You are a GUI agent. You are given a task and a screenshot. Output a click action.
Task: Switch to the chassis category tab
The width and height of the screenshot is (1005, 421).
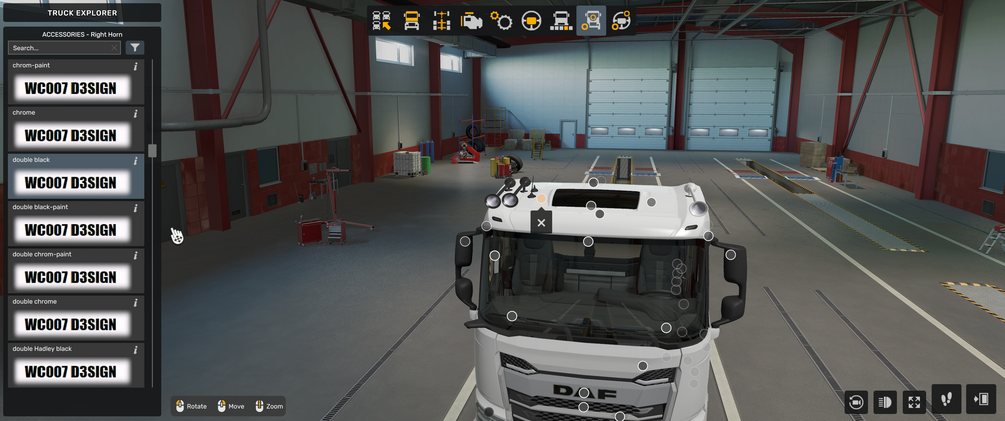coord(442,21)
